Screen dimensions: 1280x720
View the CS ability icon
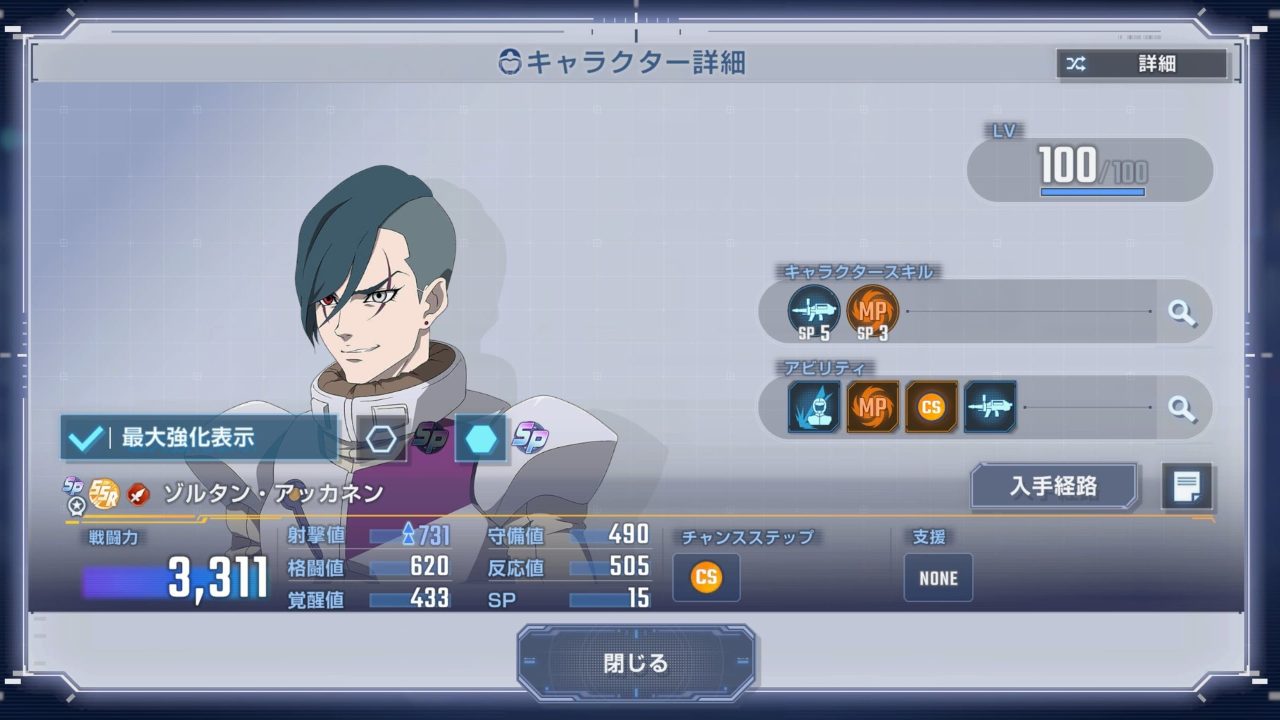click(x=931, y=407)
